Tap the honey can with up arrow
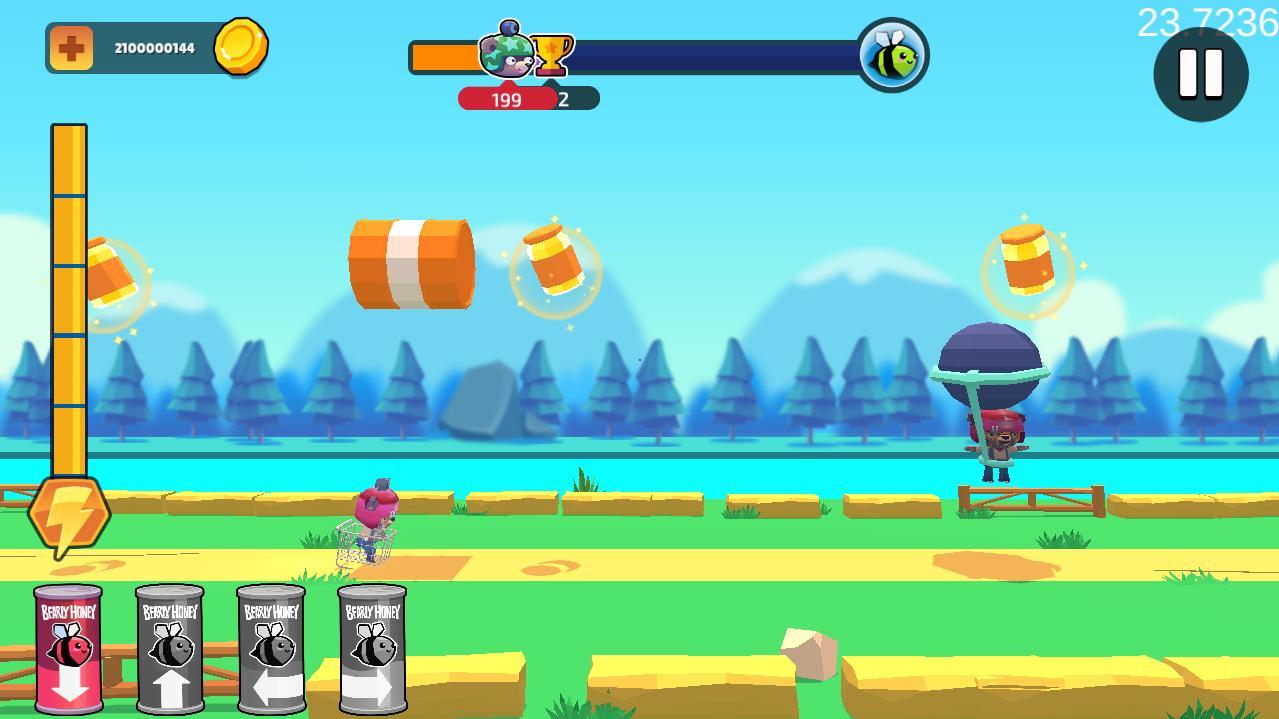The image size is (1279, 719). 170,649
